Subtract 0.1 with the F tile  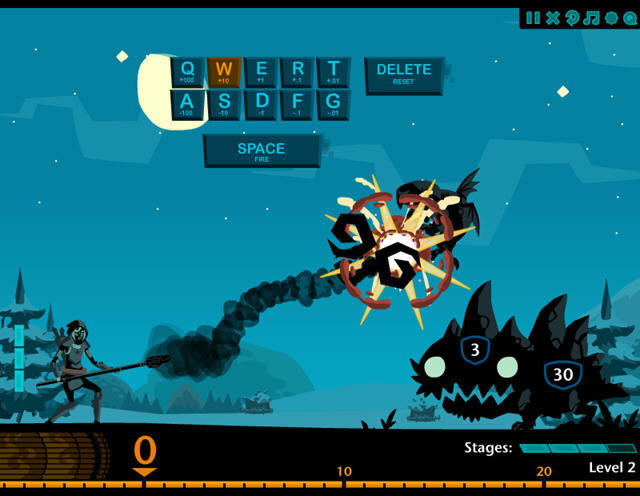click(297, 104)
